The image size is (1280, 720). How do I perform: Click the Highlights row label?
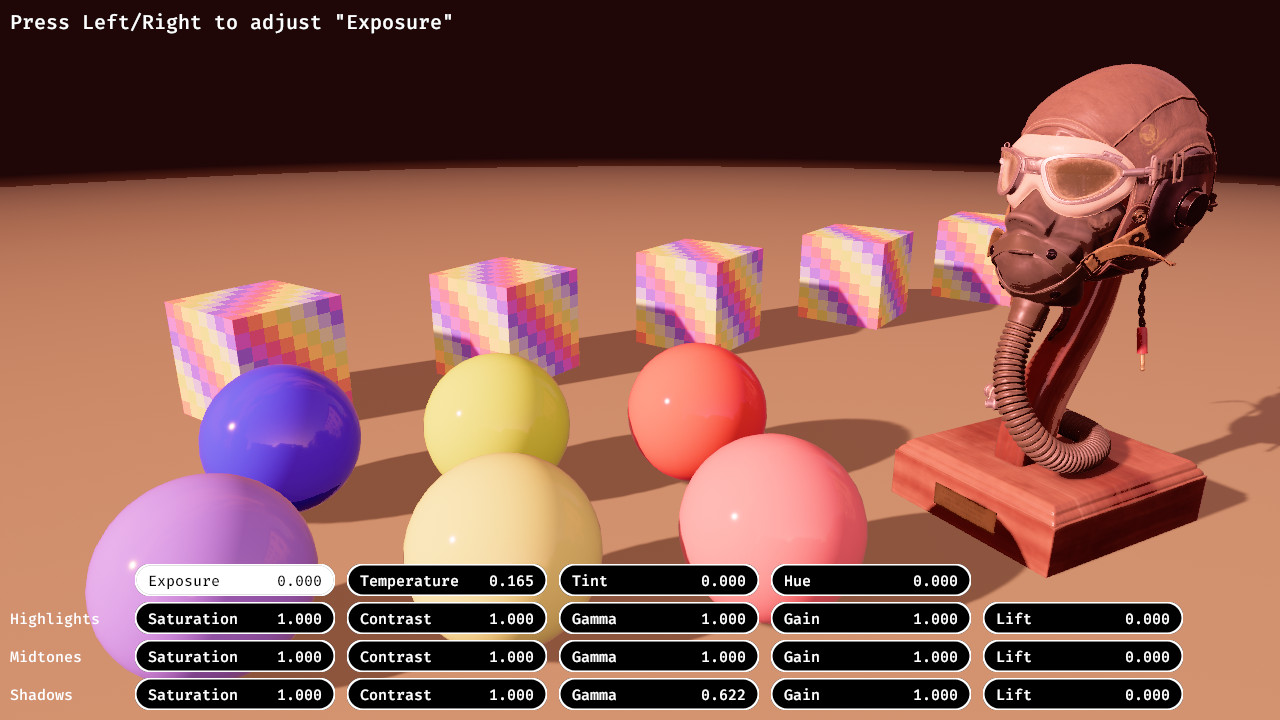(55, 618)
